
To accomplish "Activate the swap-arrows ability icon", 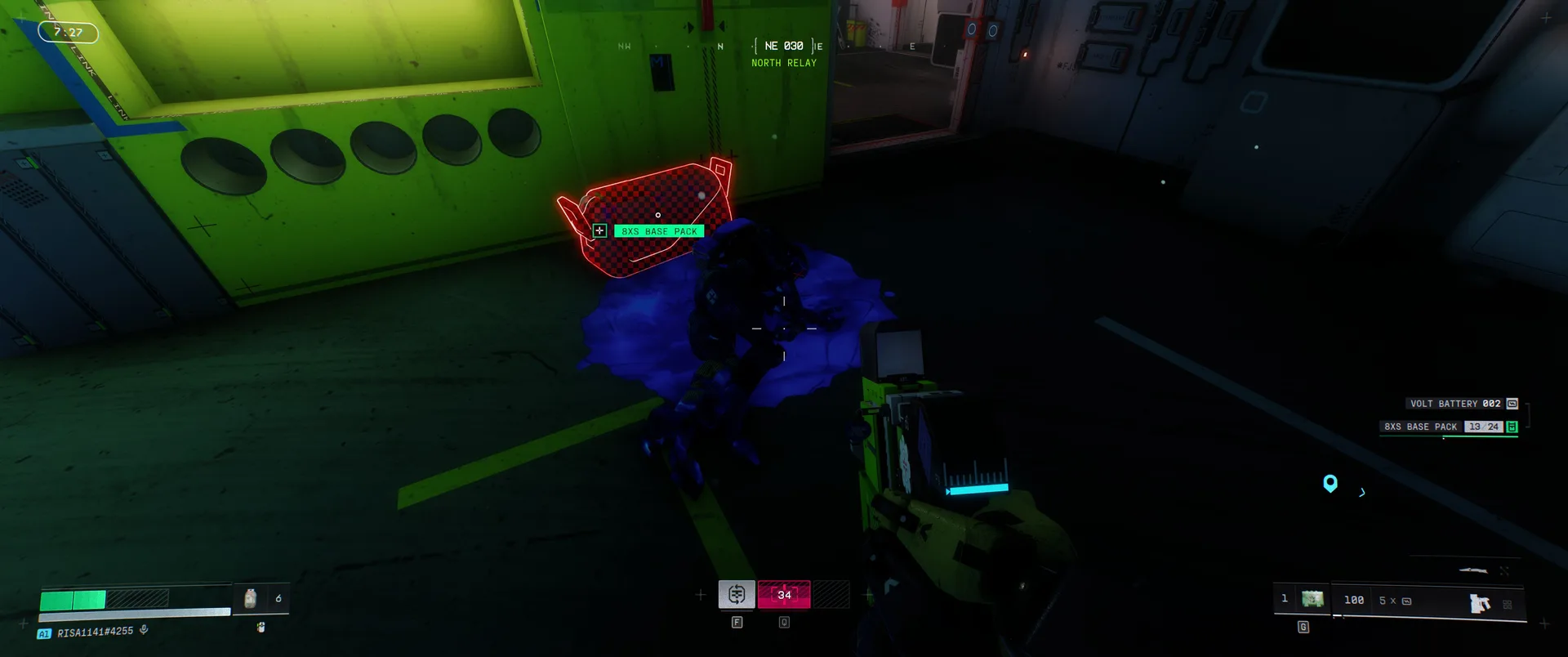I will coord(737,594).
